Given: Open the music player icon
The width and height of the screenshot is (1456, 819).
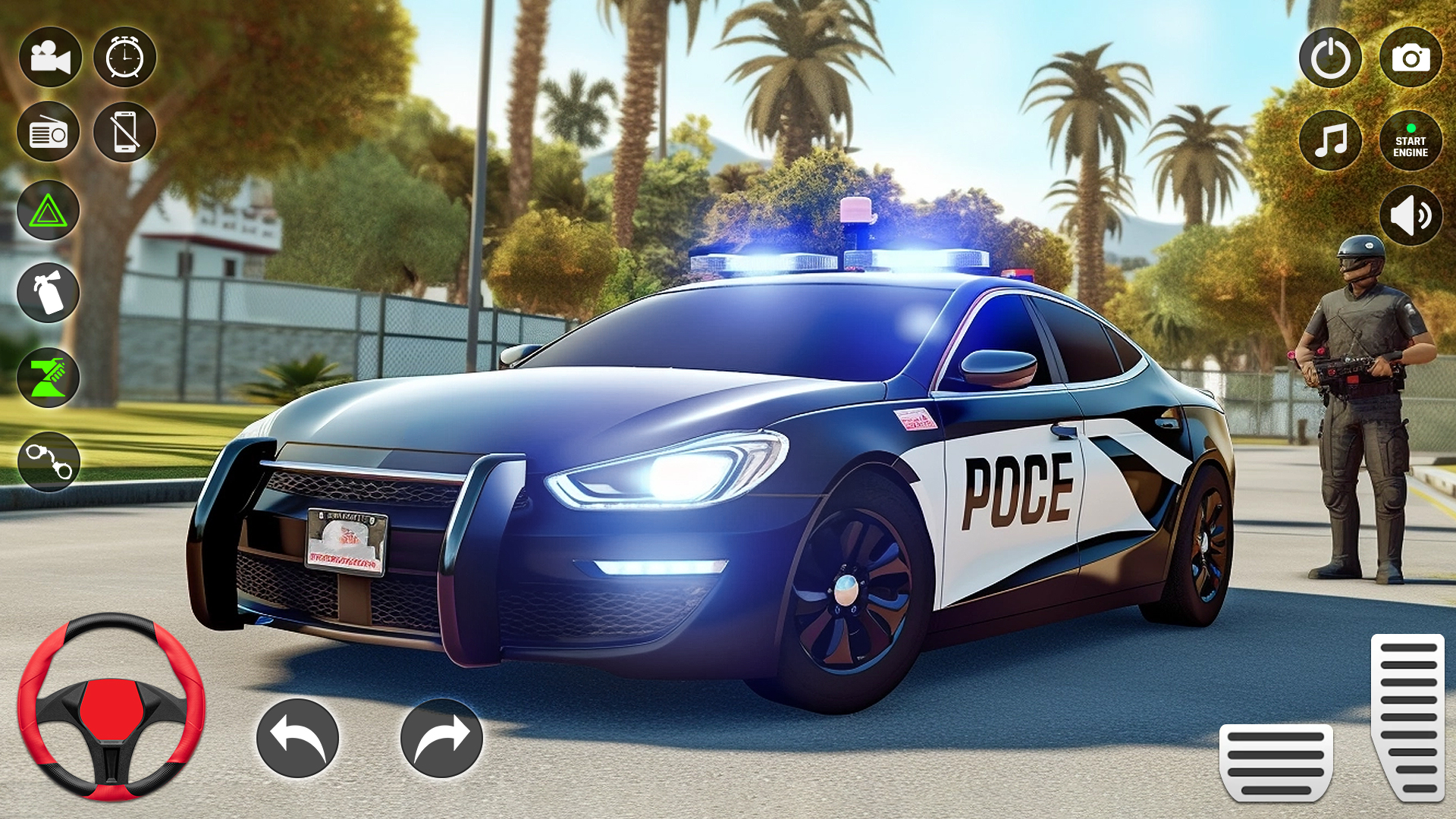Looking at the screenshot, I should 1331,140.
